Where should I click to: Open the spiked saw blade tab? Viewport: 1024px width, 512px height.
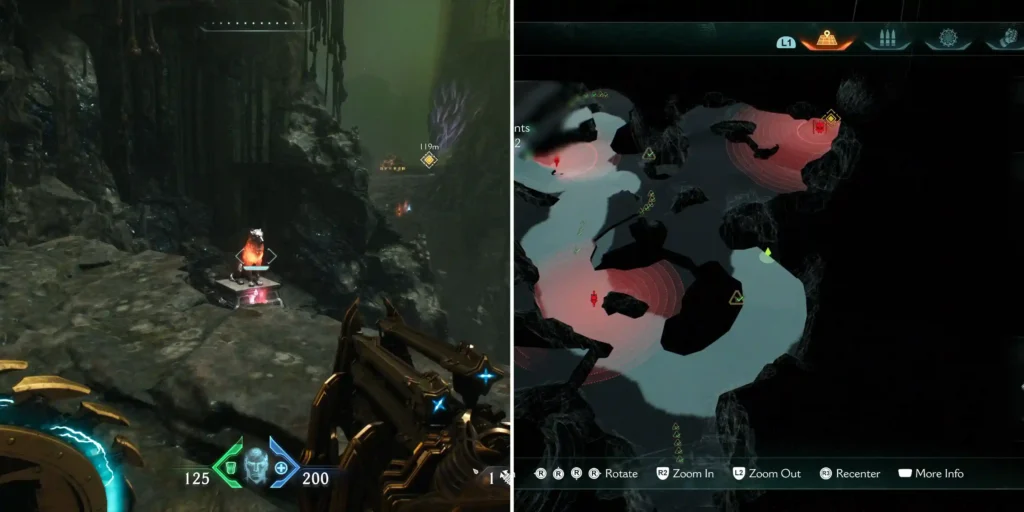click(947, 40)
